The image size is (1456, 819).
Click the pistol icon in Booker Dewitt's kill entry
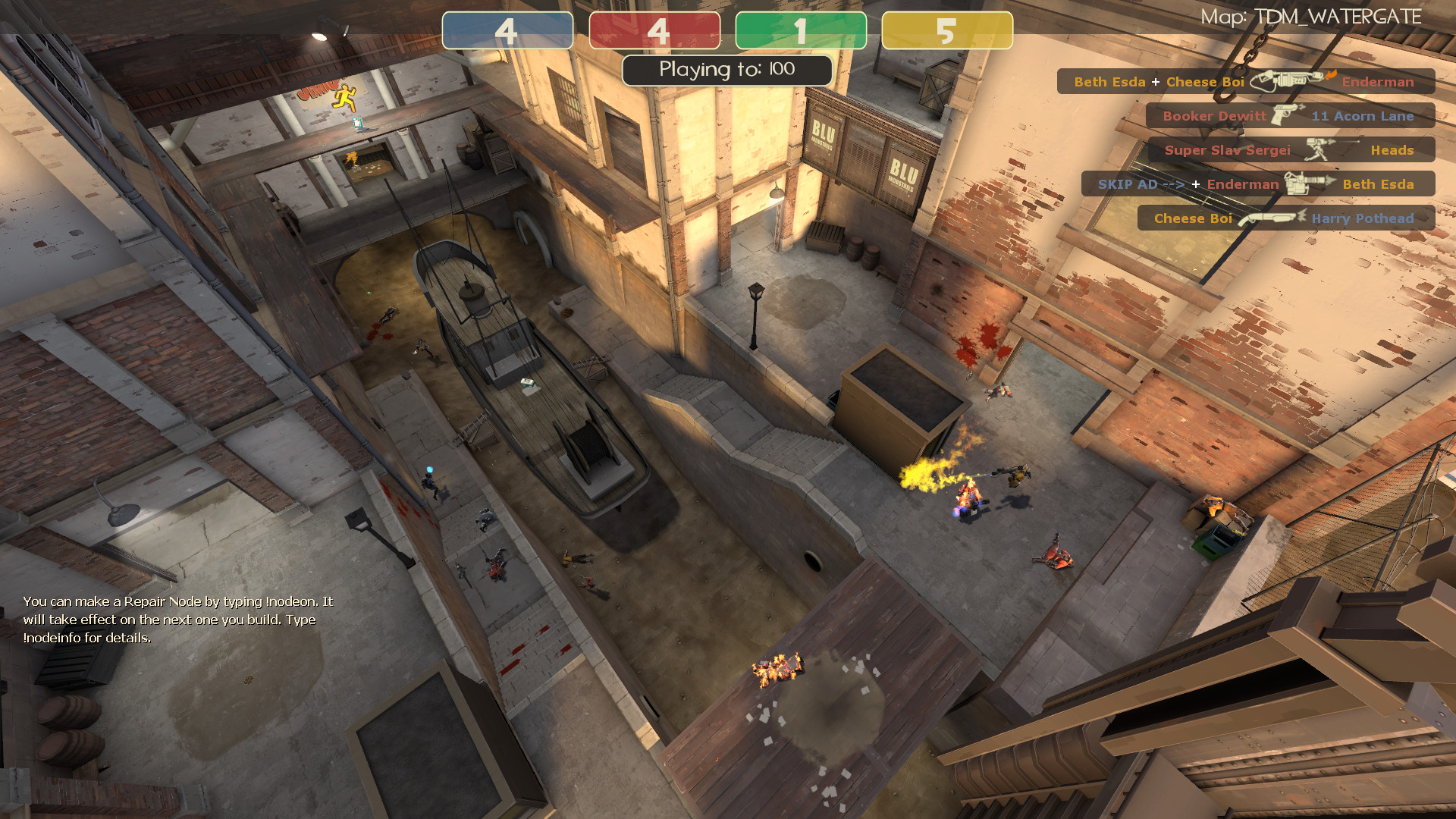tap(1285, 115)
